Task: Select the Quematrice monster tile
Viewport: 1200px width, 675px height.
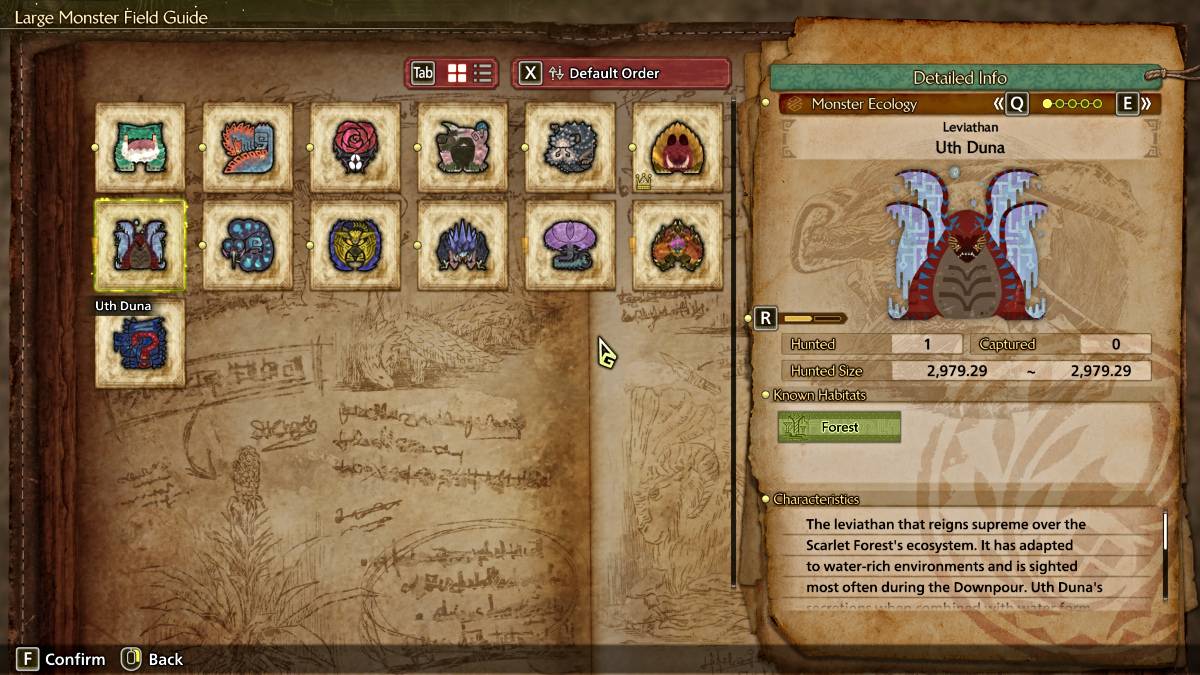Action: click(x=248, y=147)
